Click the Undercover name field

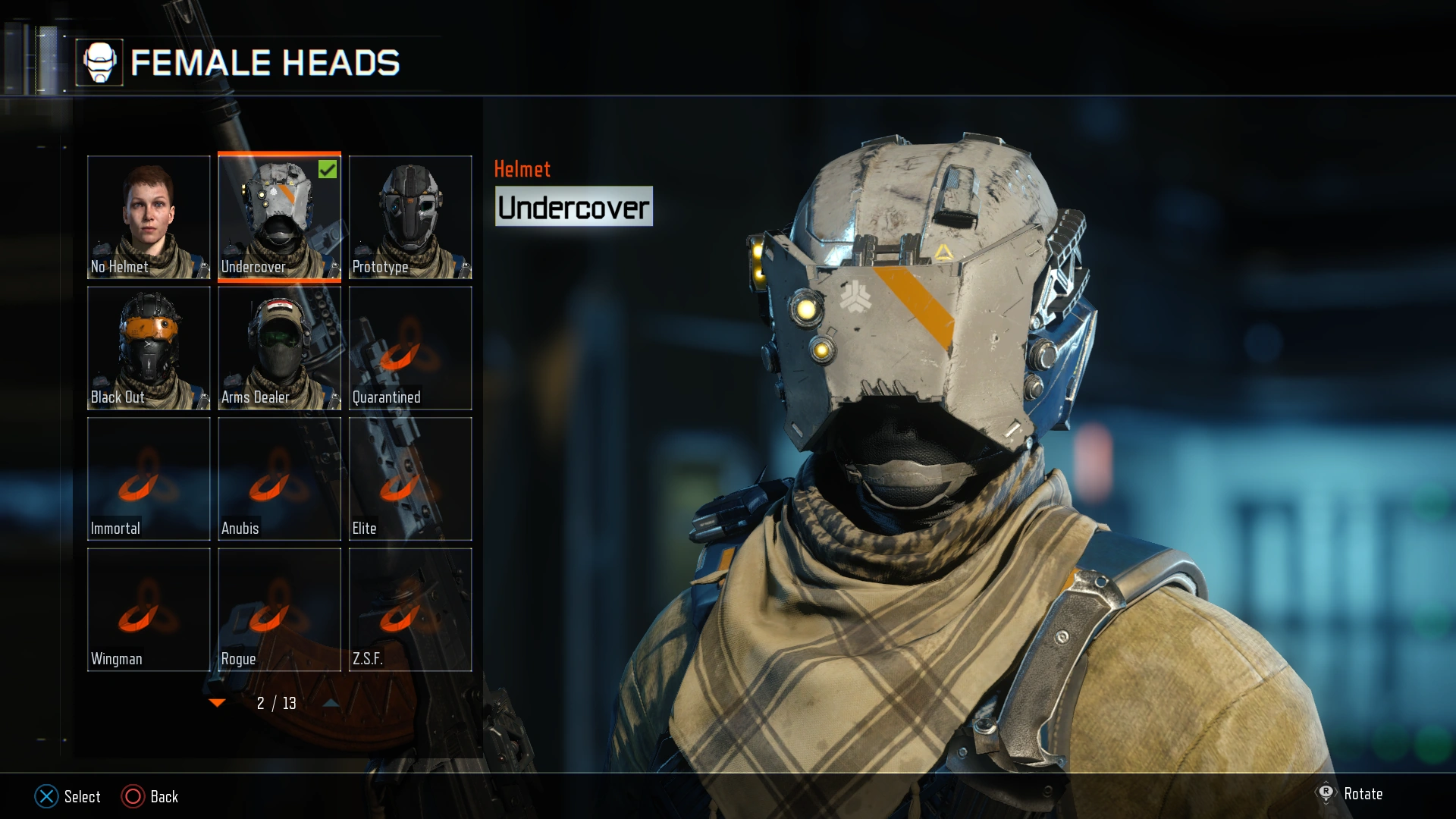click(x=573, y=206)
